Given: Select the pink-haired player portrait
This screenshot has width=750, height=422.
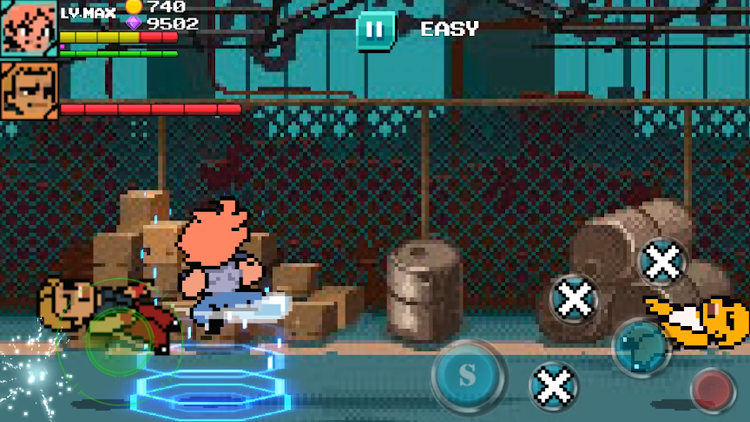Looking at the screenshot, I should coord(28,29).
